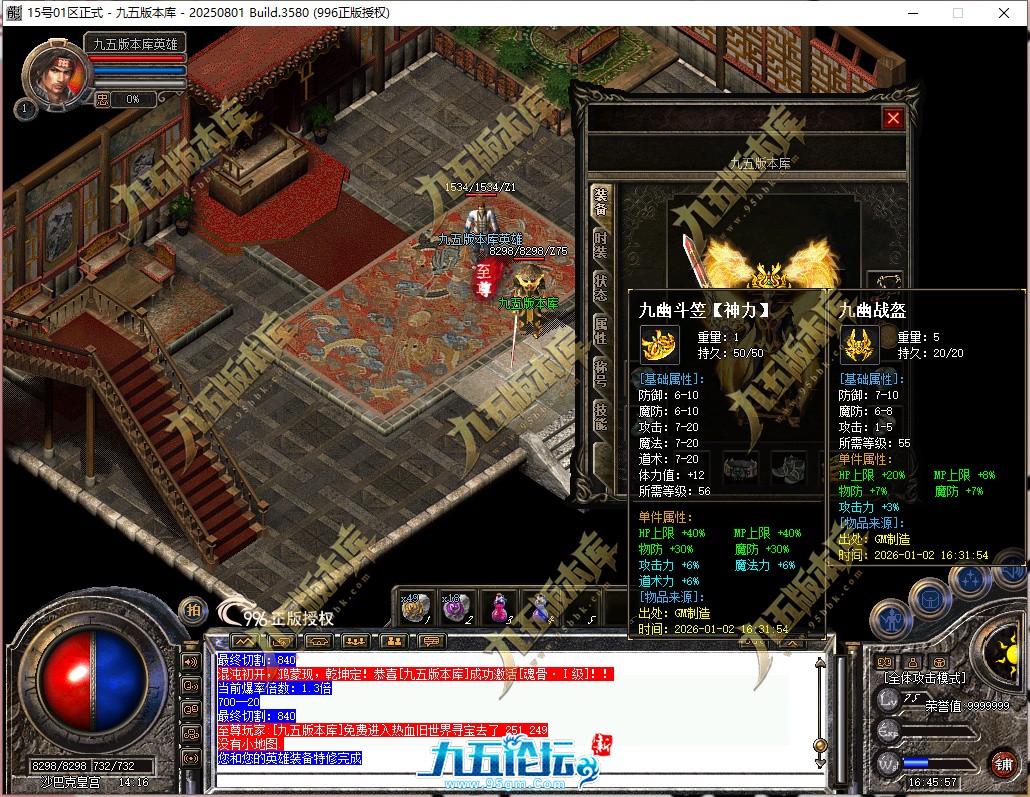
Task: Click the player portrait avatar
Action: [53, 70]
